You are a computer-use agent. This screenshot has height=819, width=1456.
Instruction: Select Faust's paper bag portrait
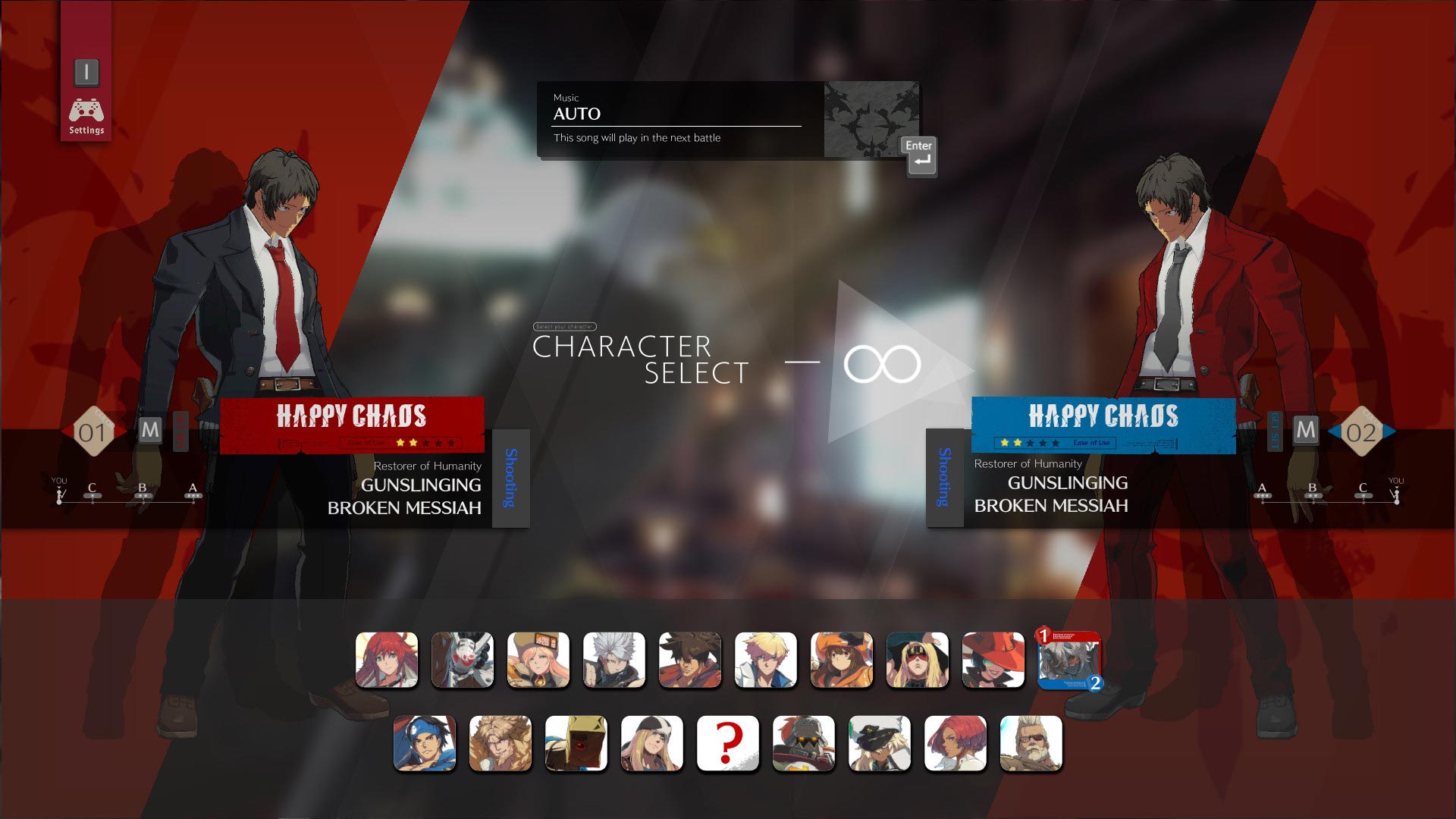tap(576, 743)
